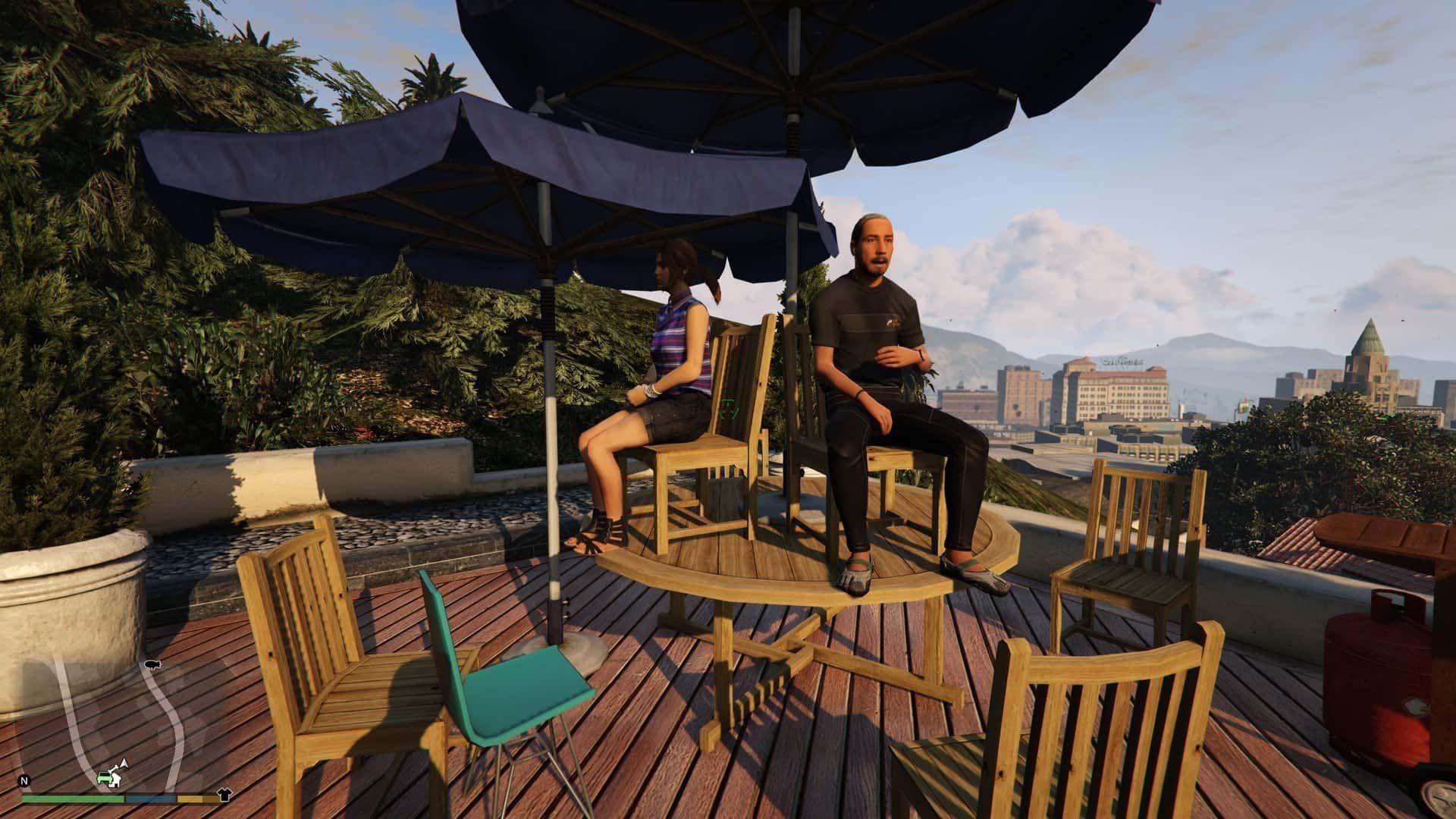1456x819 pixels.
Task: Select the green car blip on minimap
Action: coord(105,778)
